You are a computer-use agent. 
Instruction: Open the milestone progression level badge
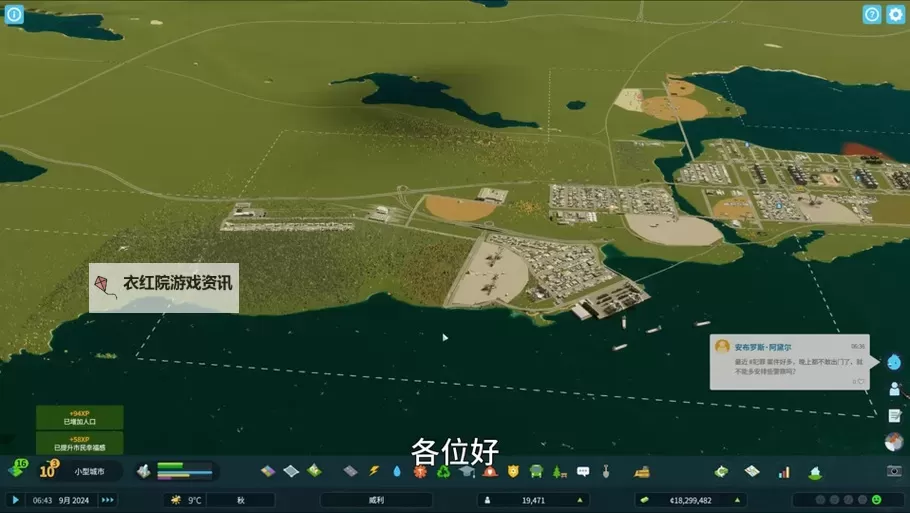(48, 470)
